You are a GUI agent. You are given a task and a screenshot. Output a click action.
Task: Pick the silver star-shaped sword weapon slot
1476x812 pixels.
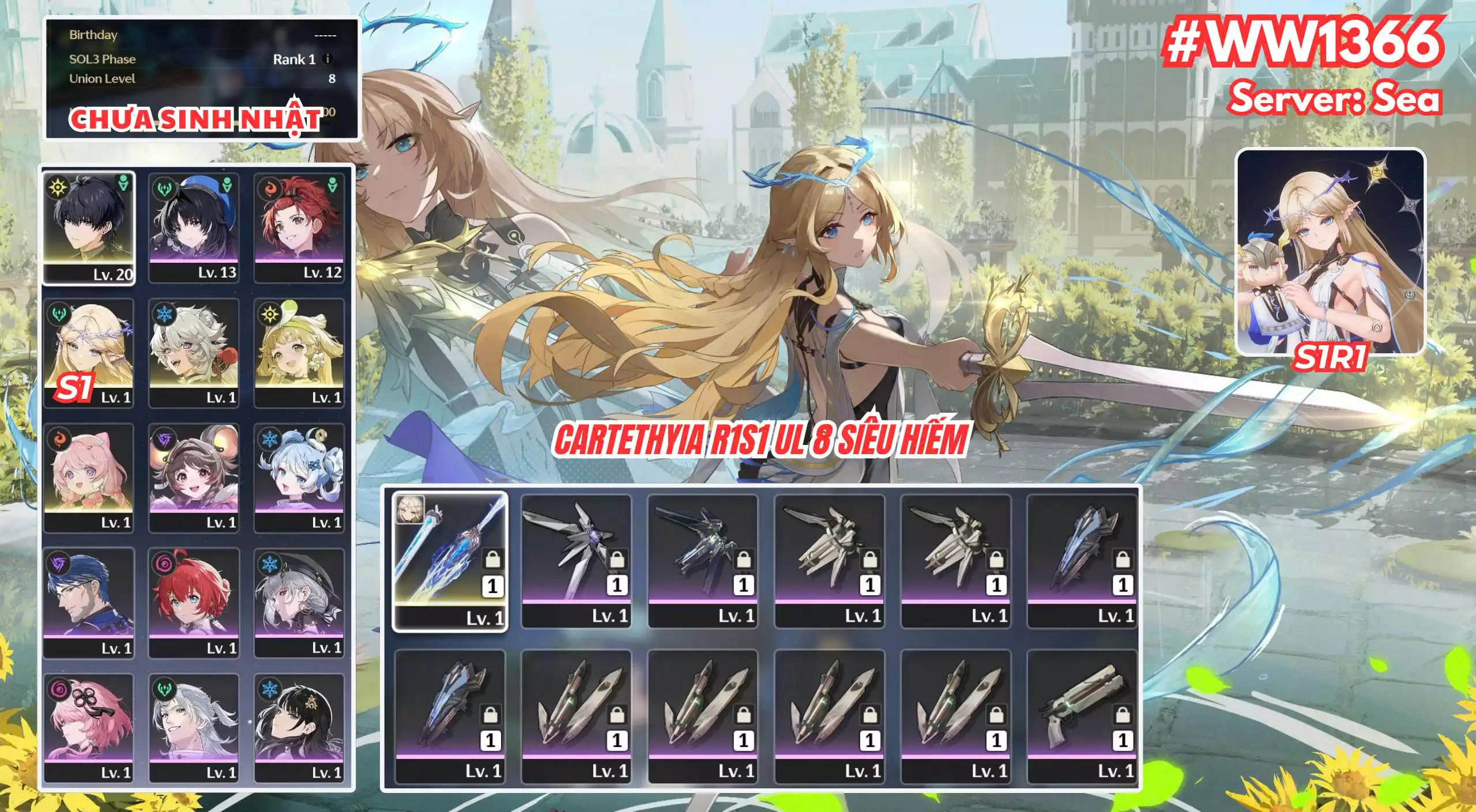pyautogui.click(x=576, y=561)
